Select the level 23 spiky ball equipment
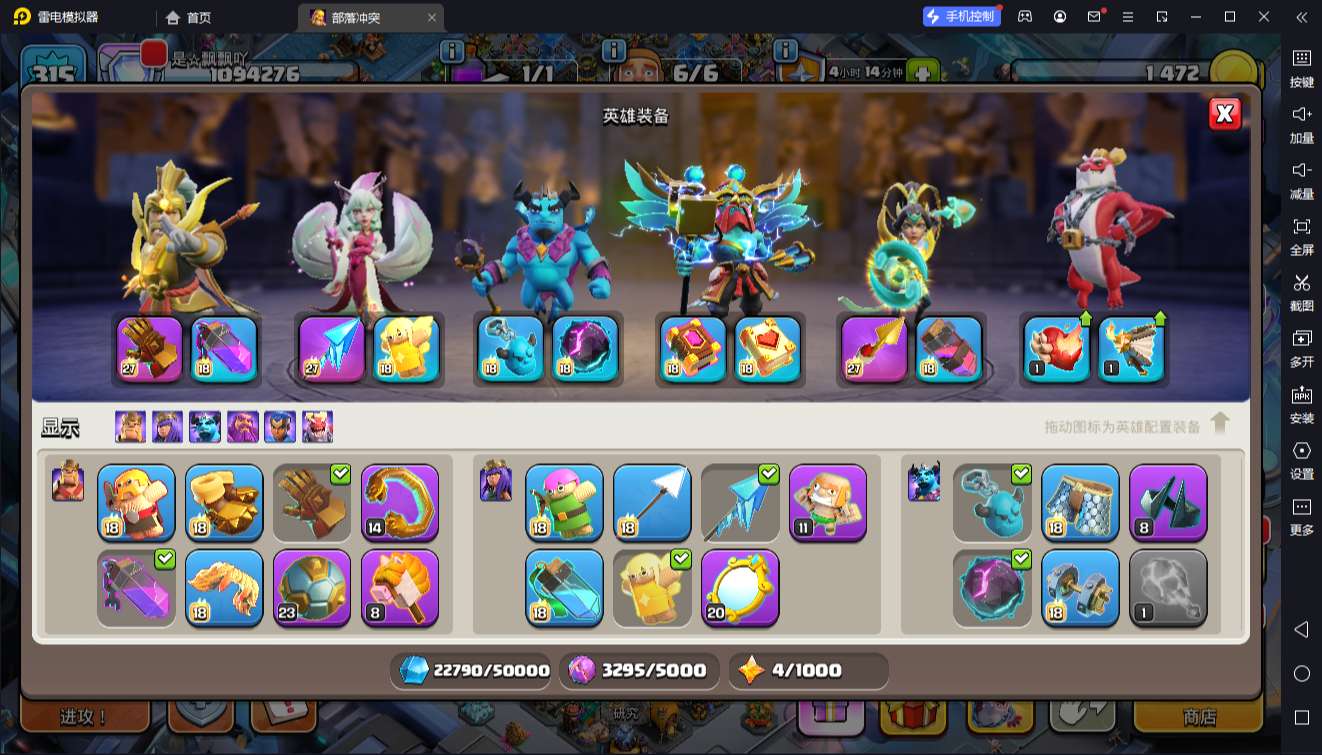Image resolution: width=1322 pixels, height=755 pixels. 312,588
